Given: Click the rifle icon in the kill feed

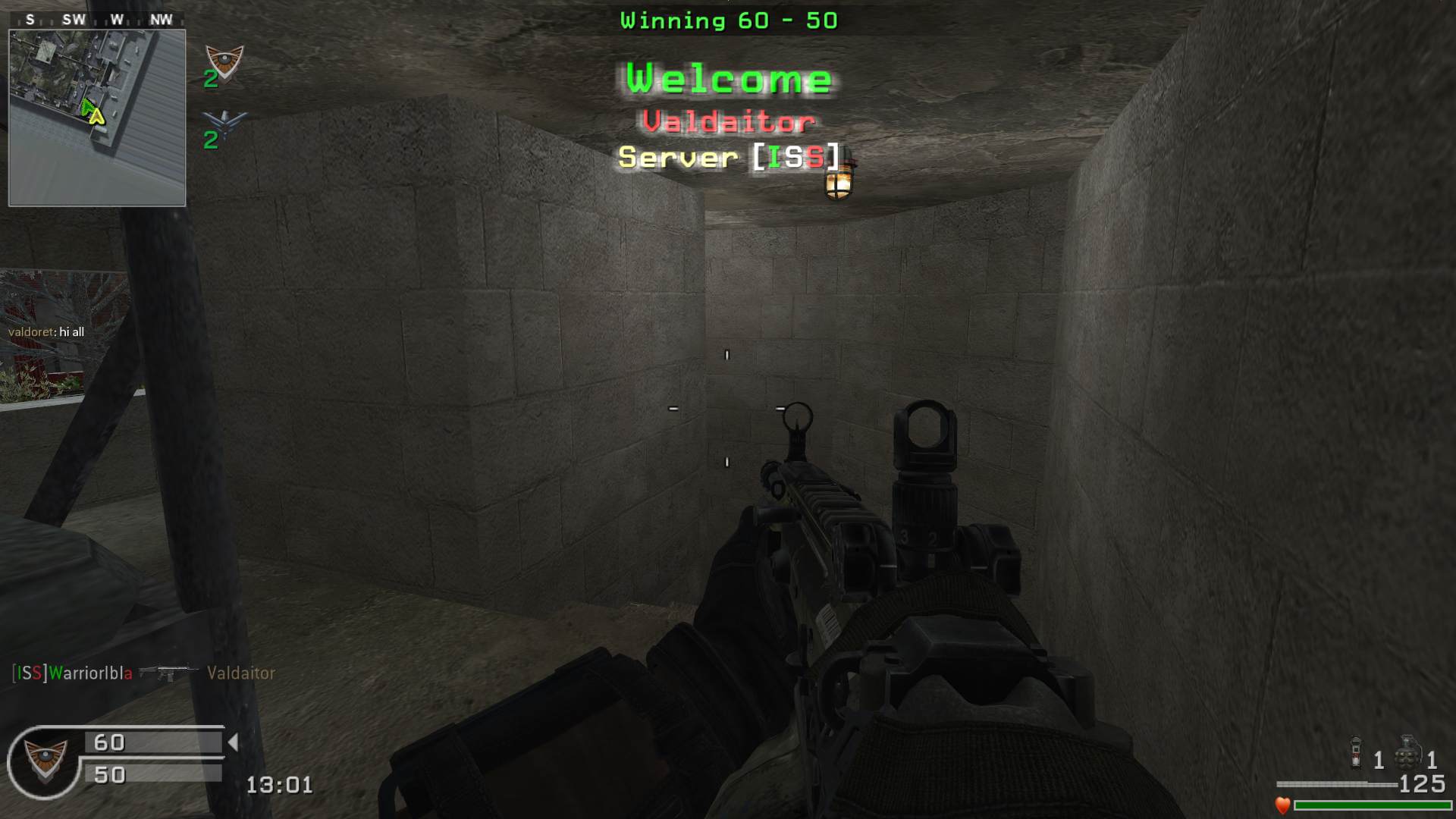Looking at the screenshot, I should 169,673.
